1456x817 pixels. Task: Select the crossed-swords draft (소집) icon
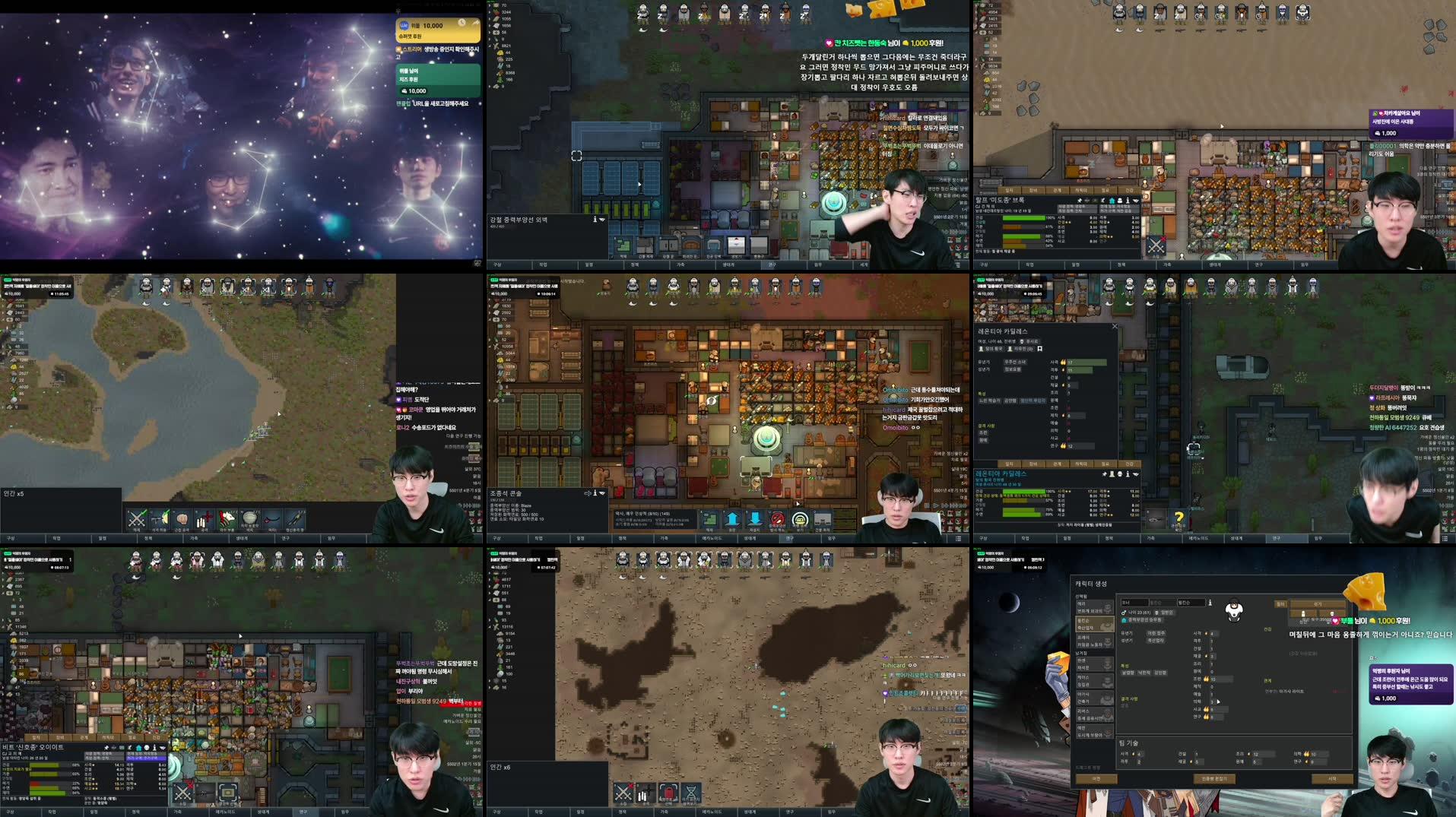623,792
